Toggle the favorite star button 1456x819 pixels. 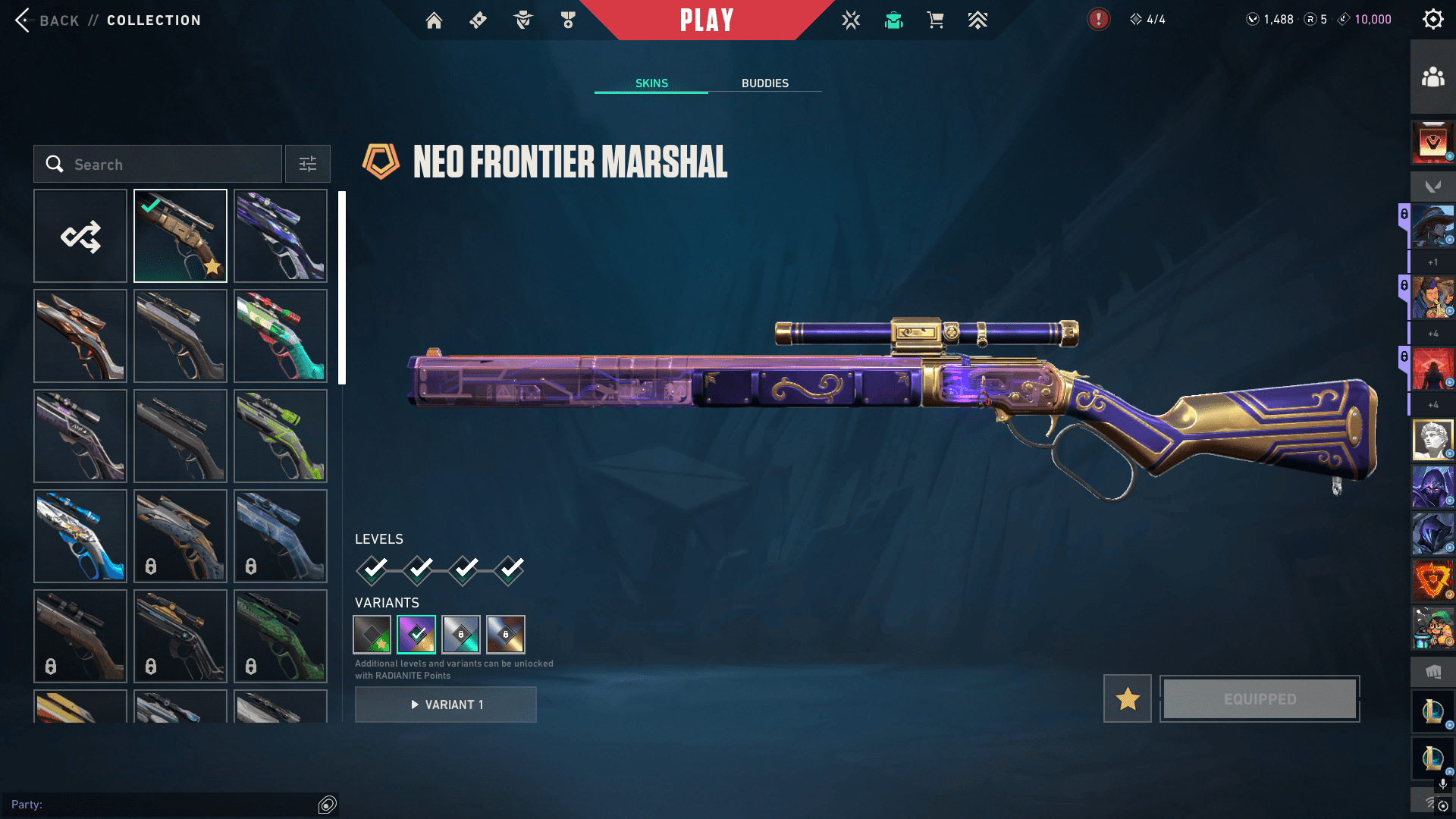[x=1127, y=698]
